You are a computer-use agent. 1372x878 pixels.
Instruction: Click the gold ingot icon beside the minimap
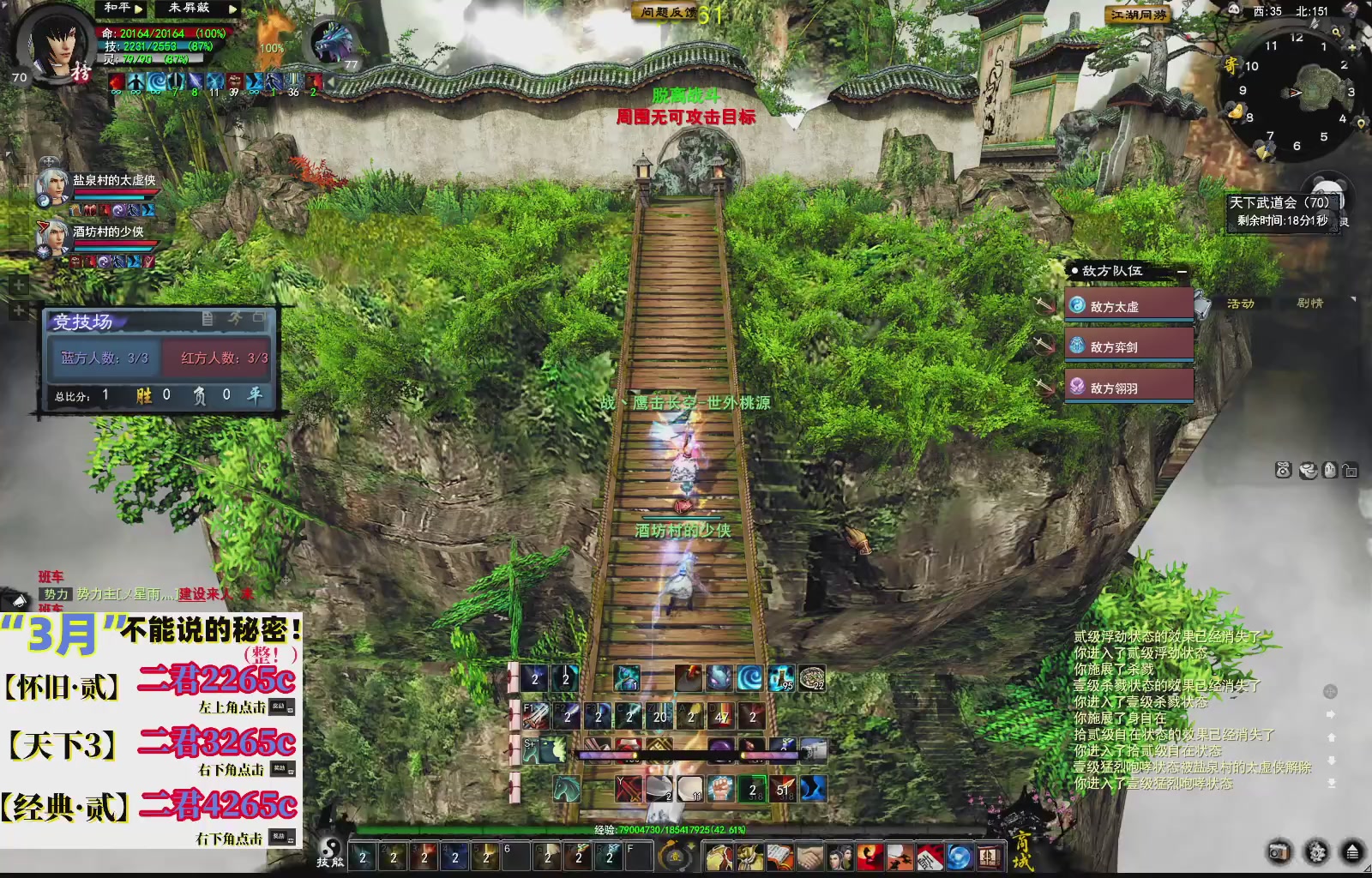point(1236,111)
